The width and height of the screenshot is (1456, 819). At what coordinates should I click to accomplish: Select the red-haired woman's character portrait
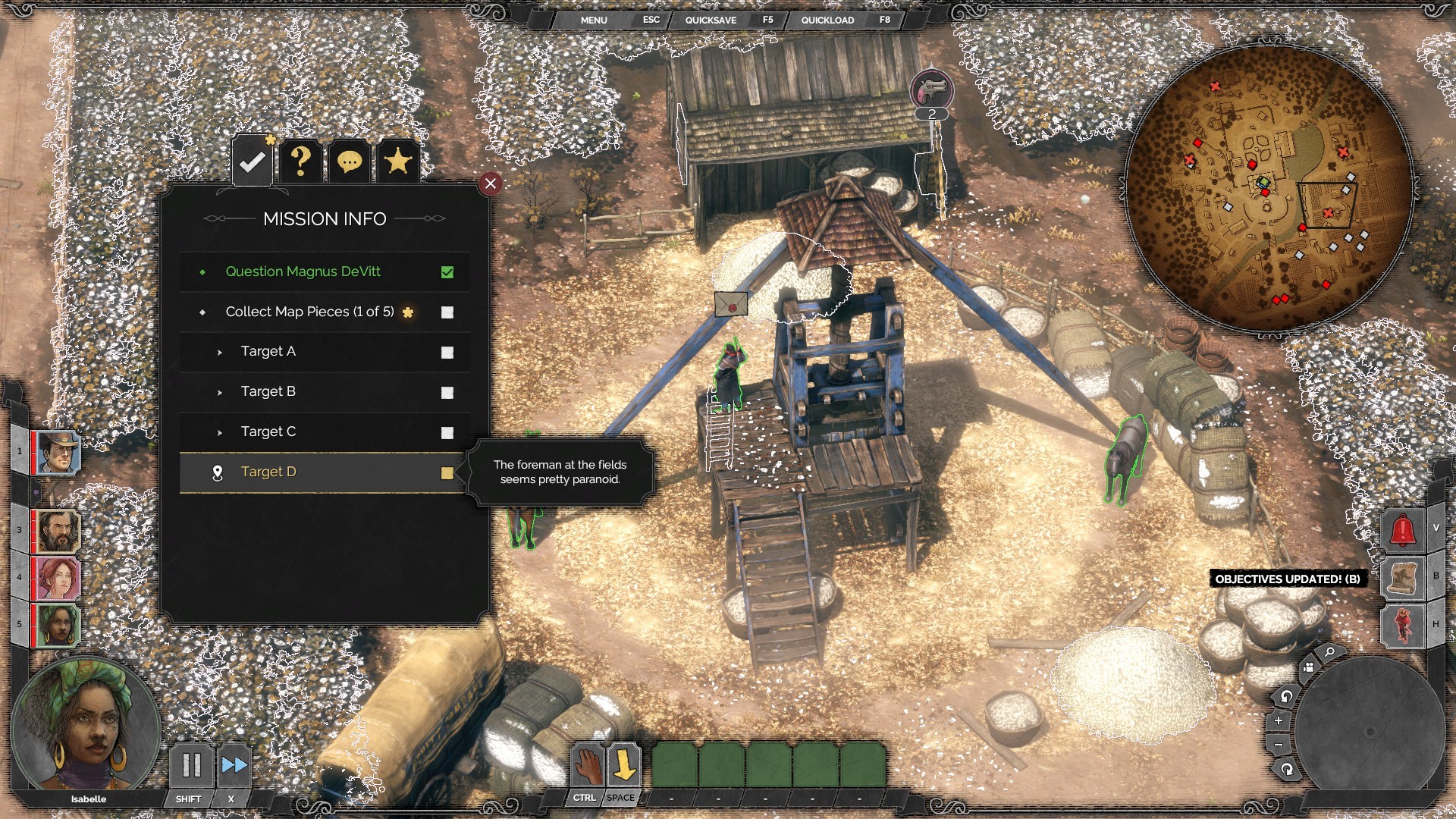tap(58, 578)
